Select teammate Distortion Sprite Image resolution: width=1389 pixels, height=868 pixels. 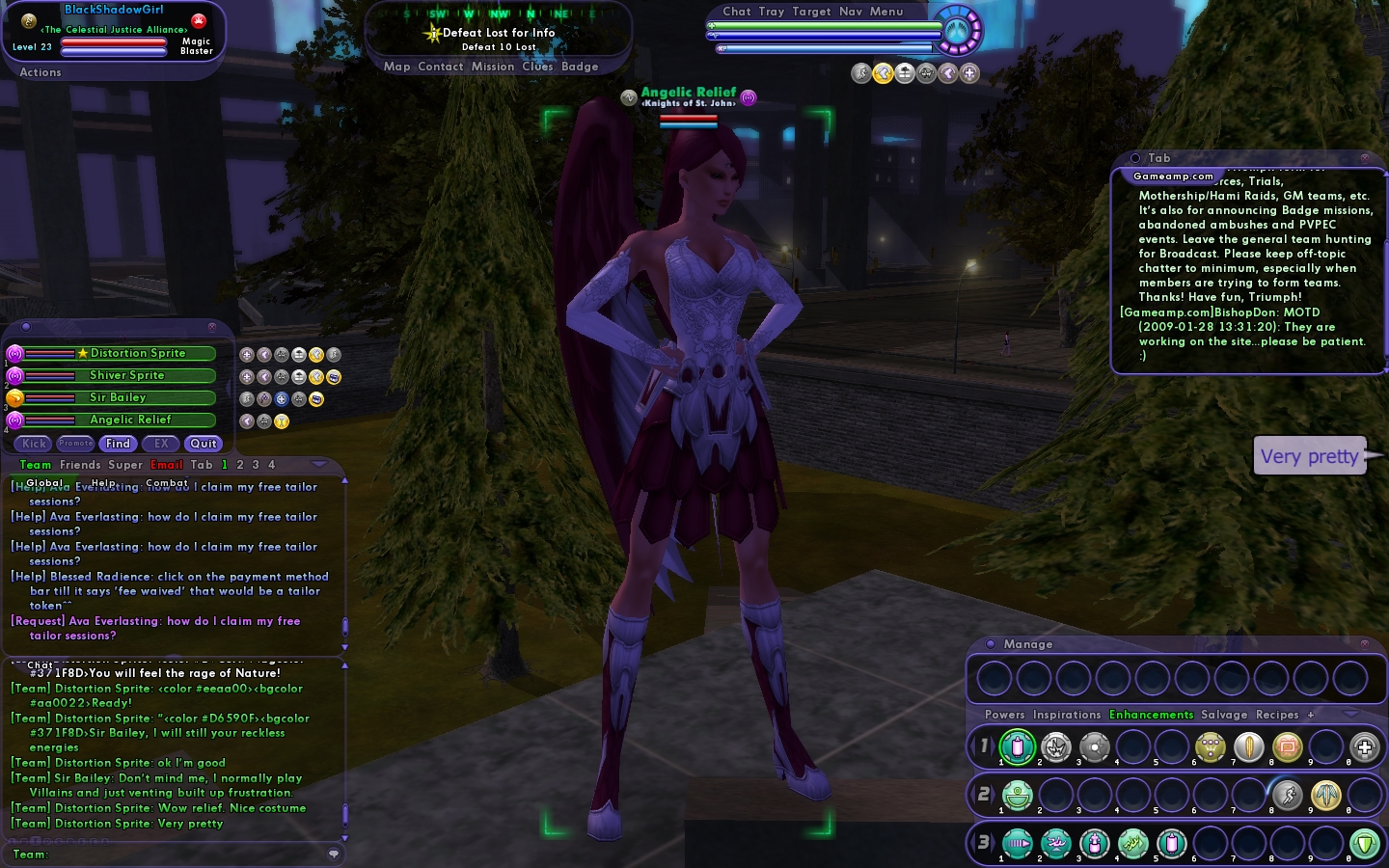tap(138, 354)
